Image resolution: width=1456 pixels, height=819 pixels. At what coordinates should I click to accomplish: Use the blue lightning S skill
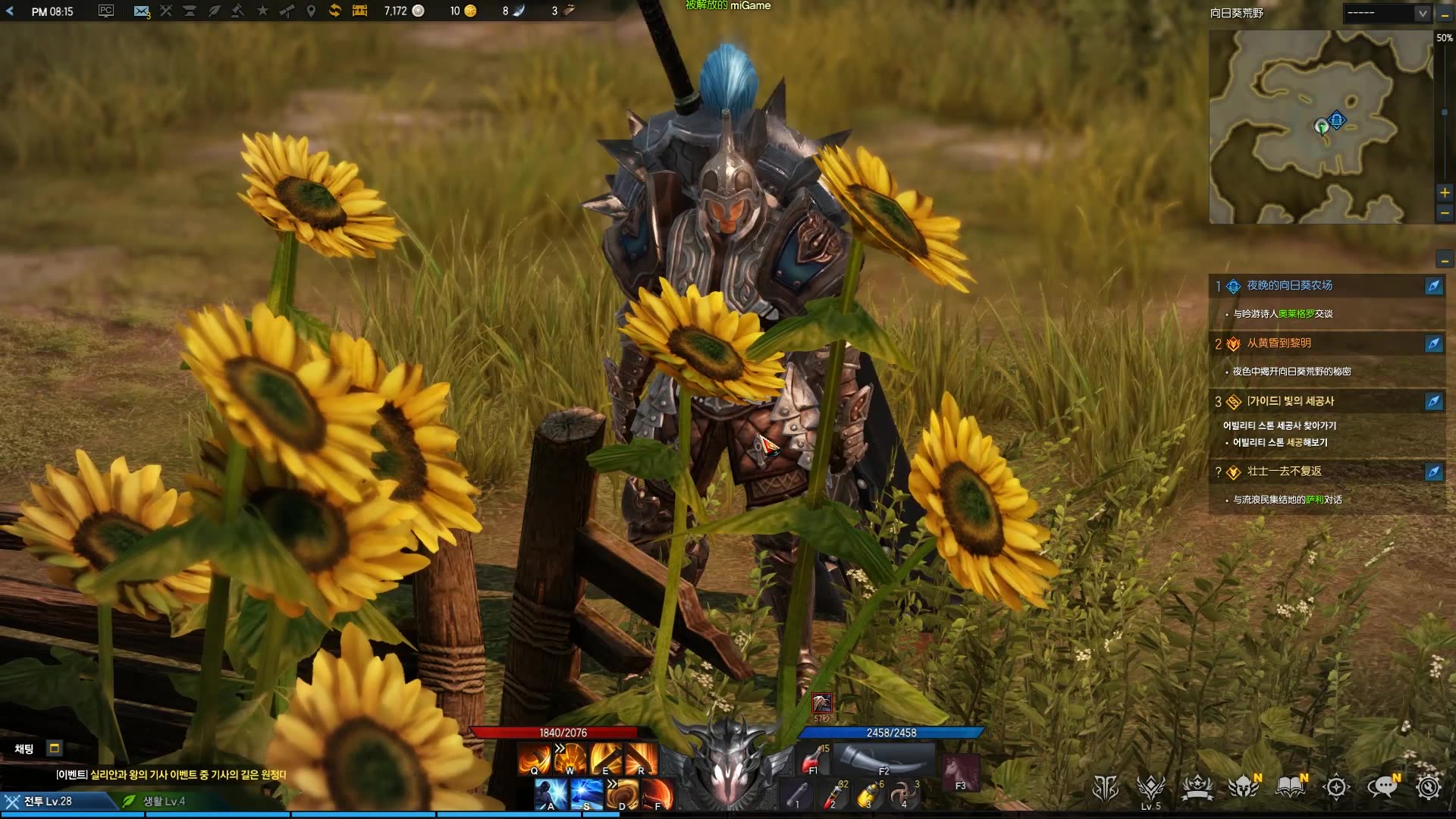point(586,795)
